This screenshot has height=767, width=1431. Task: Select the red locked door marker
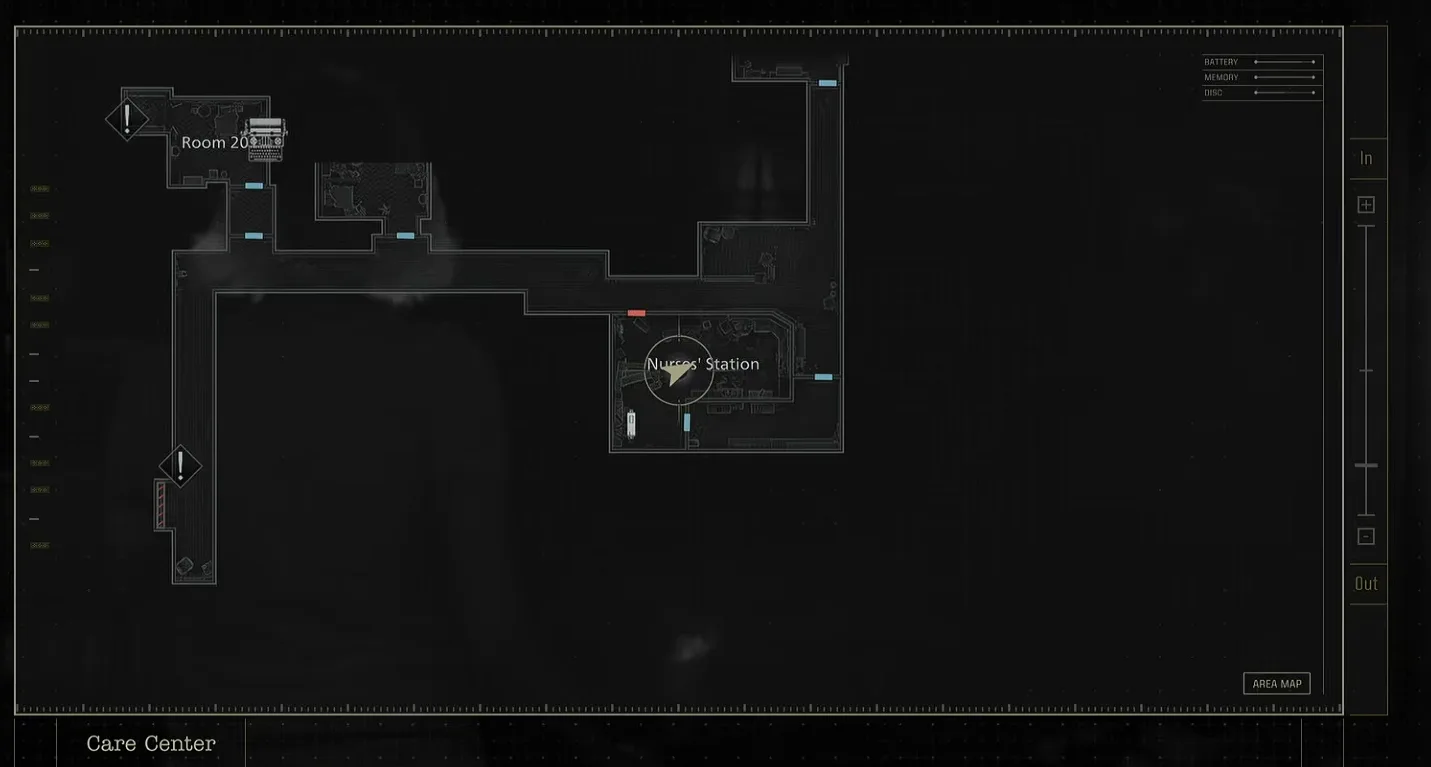(x=636, y=313)
